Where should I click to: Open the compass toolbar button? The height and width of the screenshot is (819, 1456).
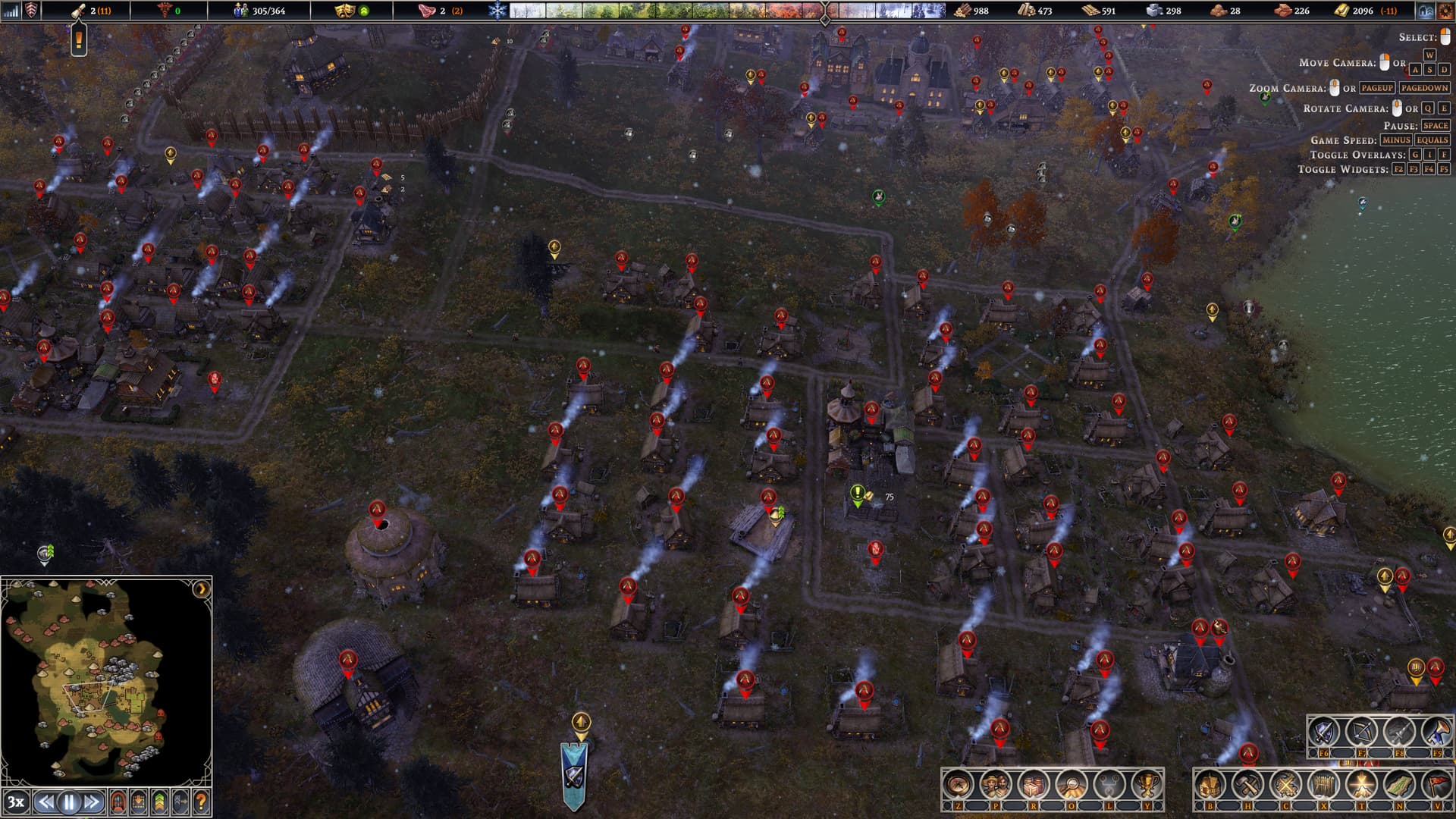coord(958,786)
